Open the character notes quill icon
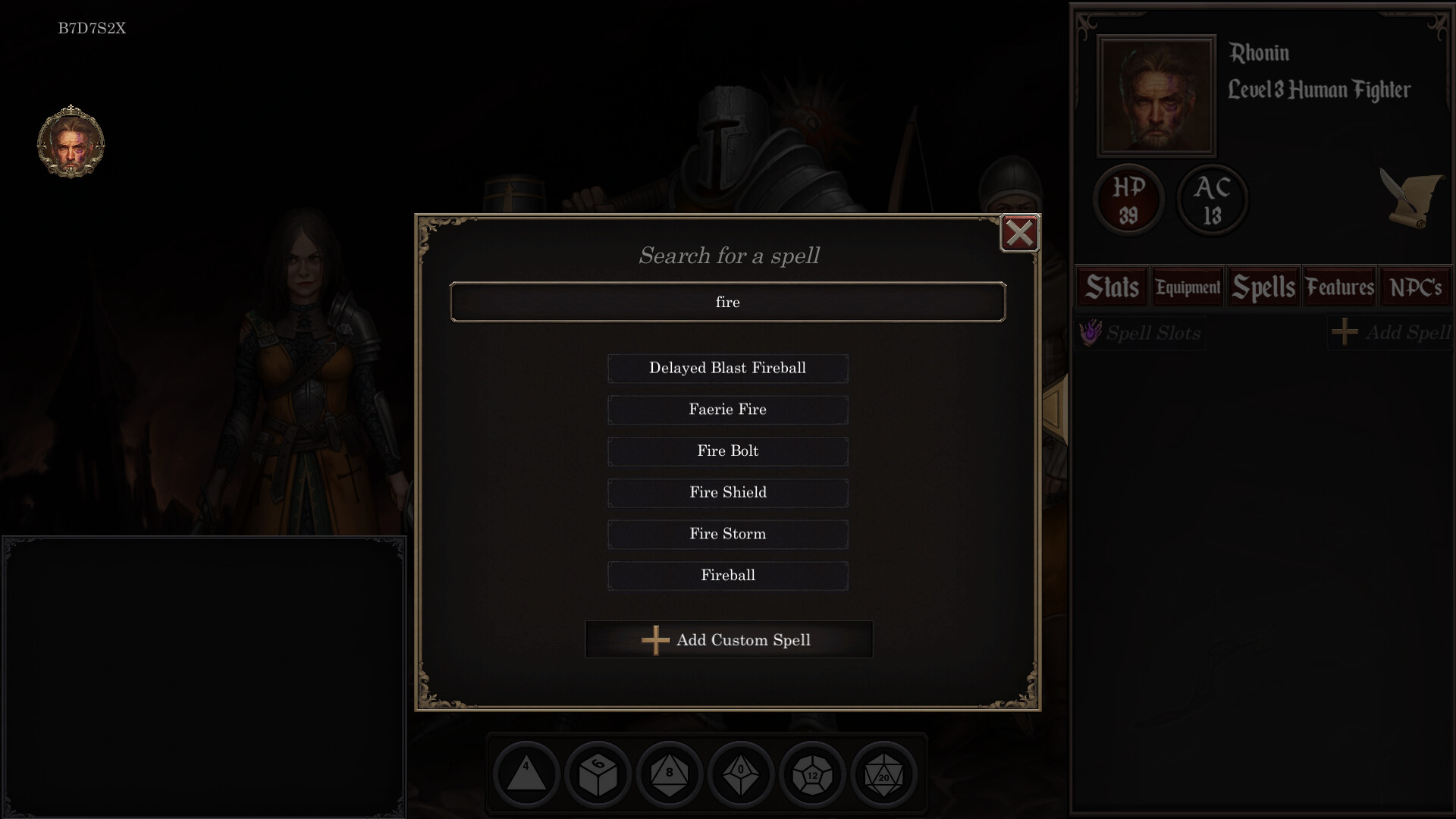 (x=1412, y=199)
